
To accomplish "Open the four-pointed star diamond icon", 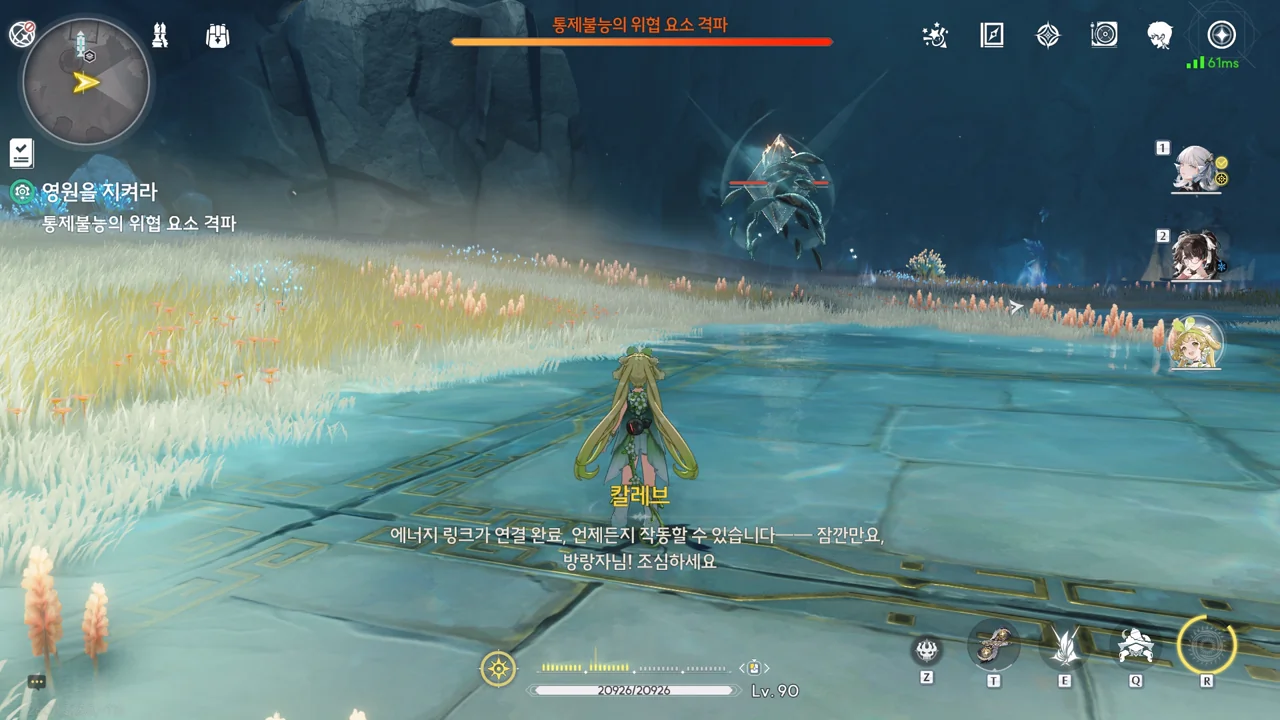I will pos(1047,36).
